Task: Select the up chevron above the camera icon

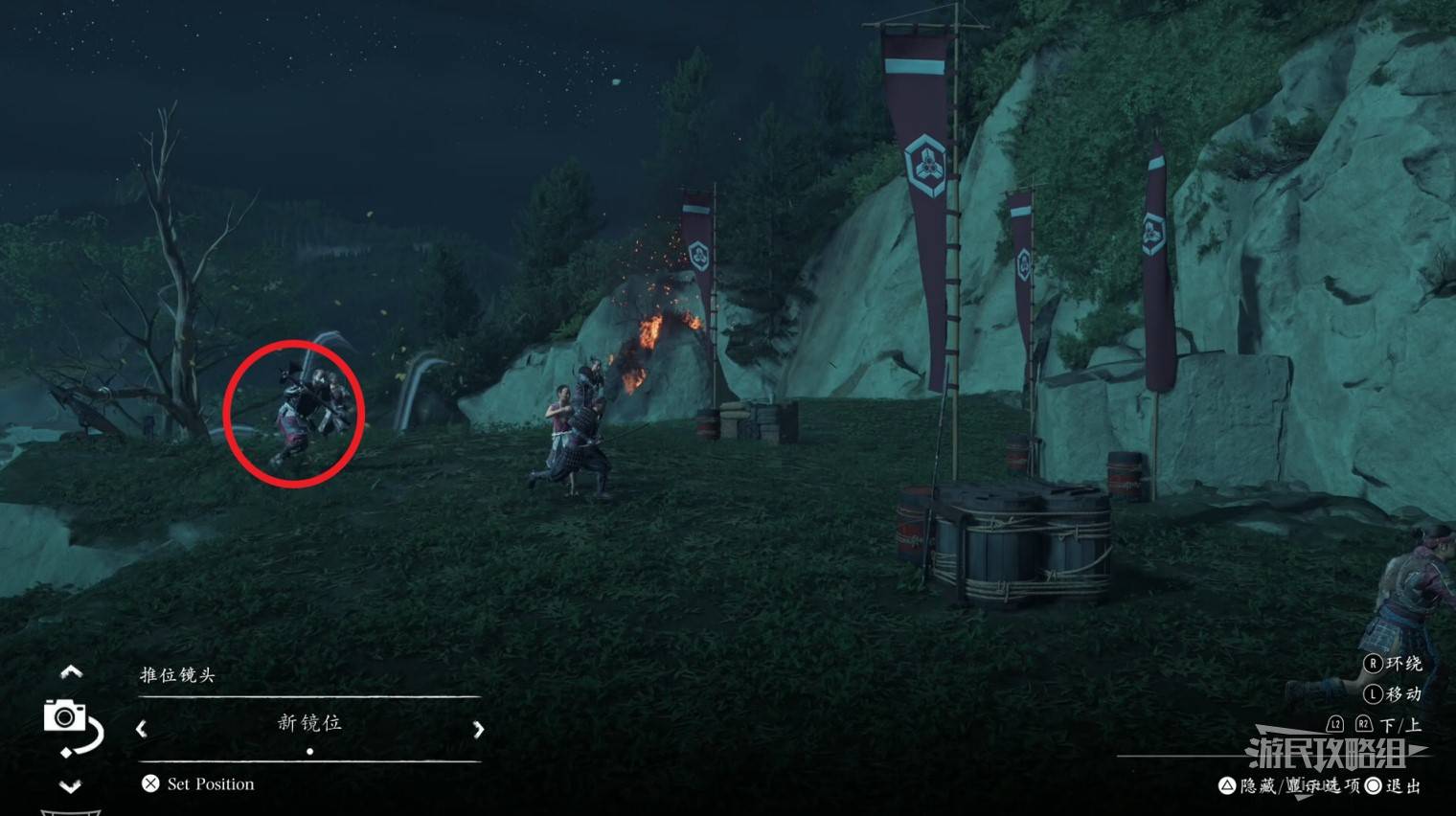Action: pos(71,672)
